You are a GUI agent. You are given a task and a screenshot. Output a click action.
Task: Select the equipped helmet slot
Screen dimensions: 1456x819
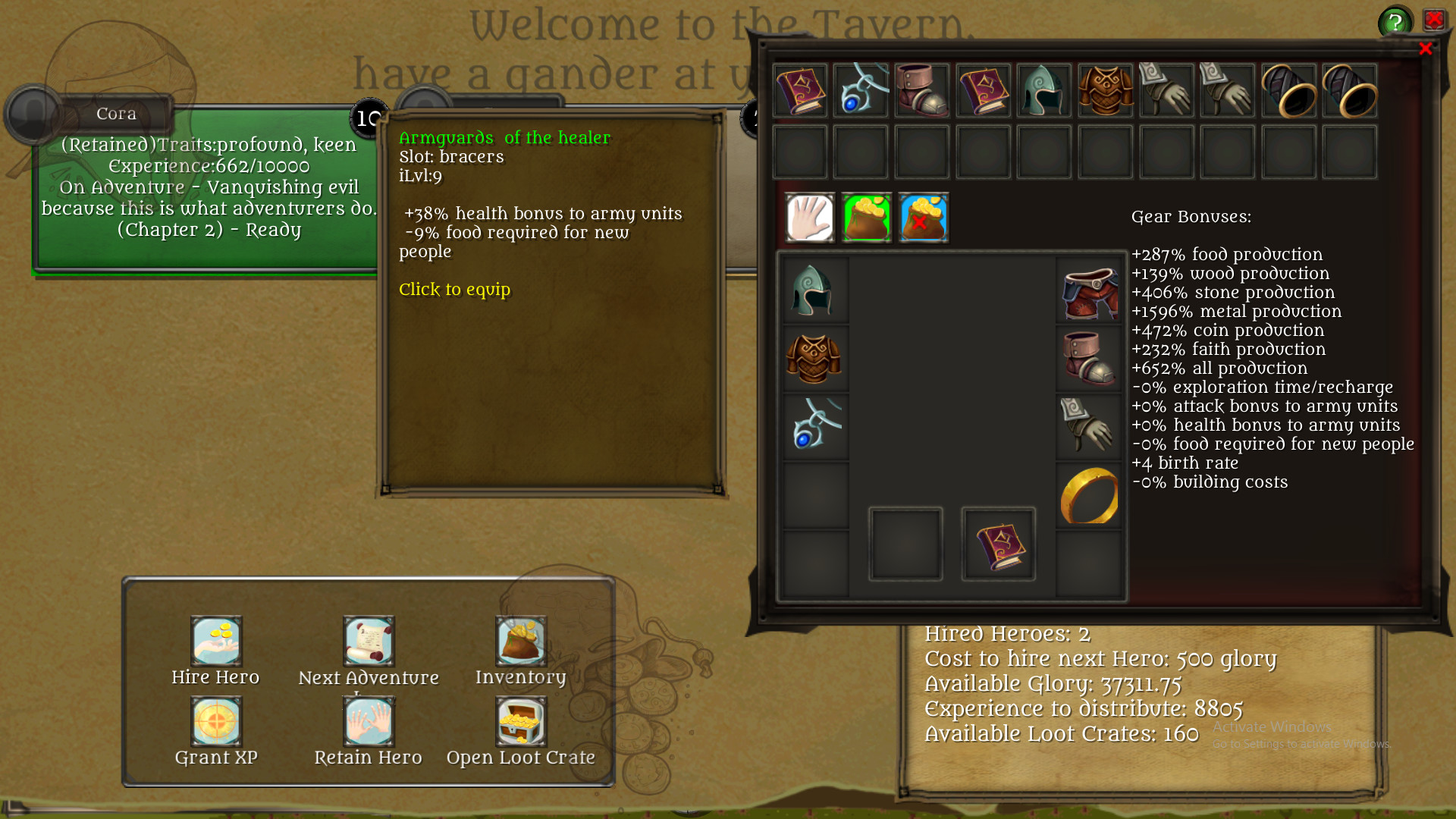[814, 290]
